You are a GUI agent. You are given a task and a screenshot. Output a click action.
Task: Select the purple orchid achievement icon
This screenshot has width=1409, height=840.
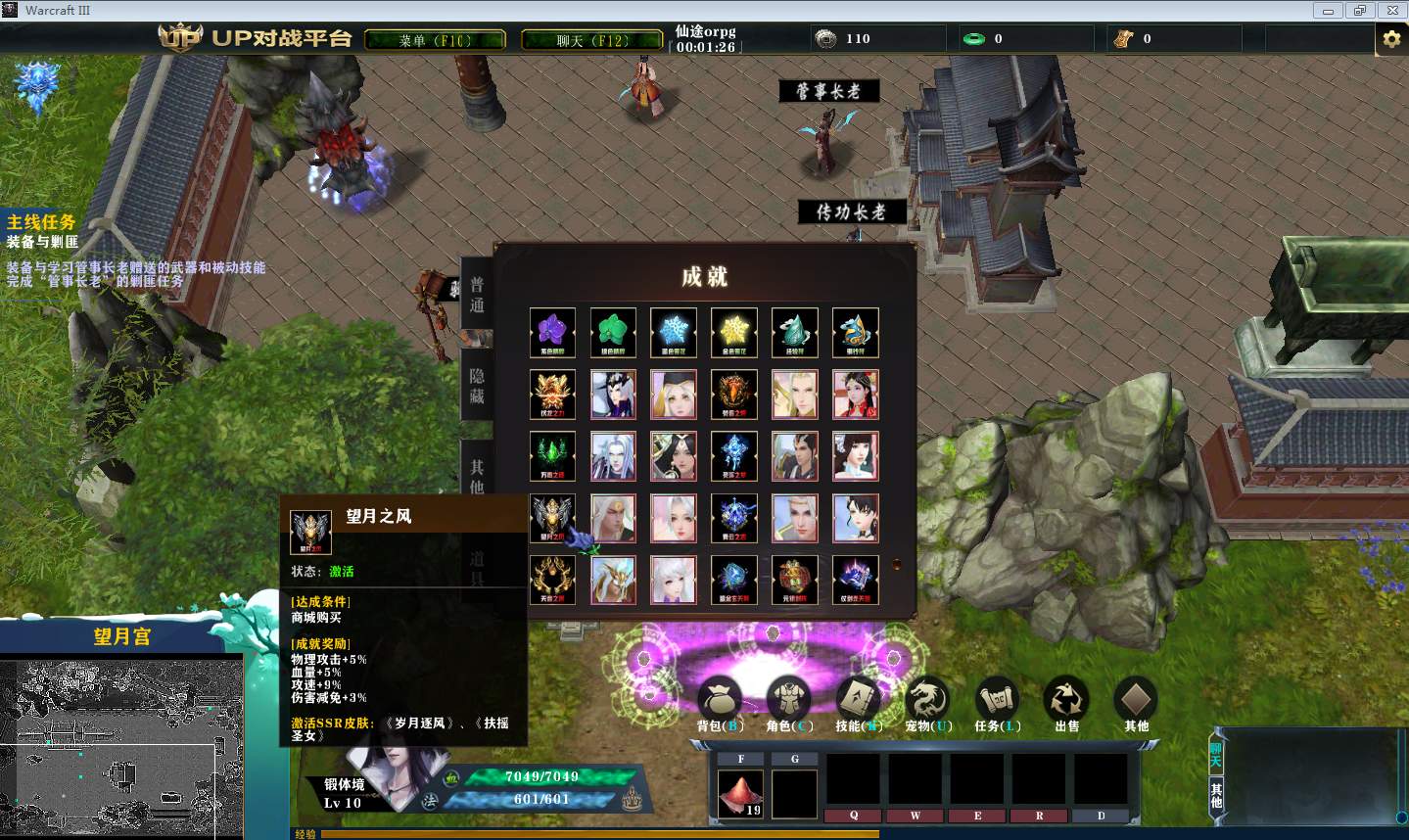(552, 333)
